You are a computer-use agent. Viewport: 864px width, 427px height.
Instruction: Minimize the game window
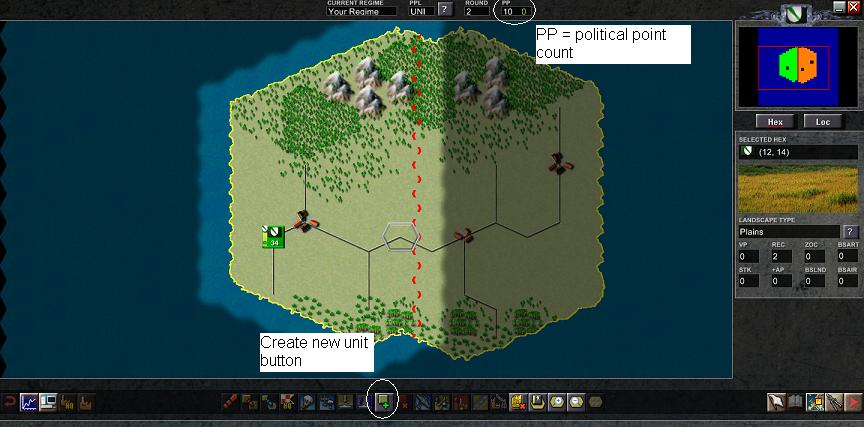(839, 6)
